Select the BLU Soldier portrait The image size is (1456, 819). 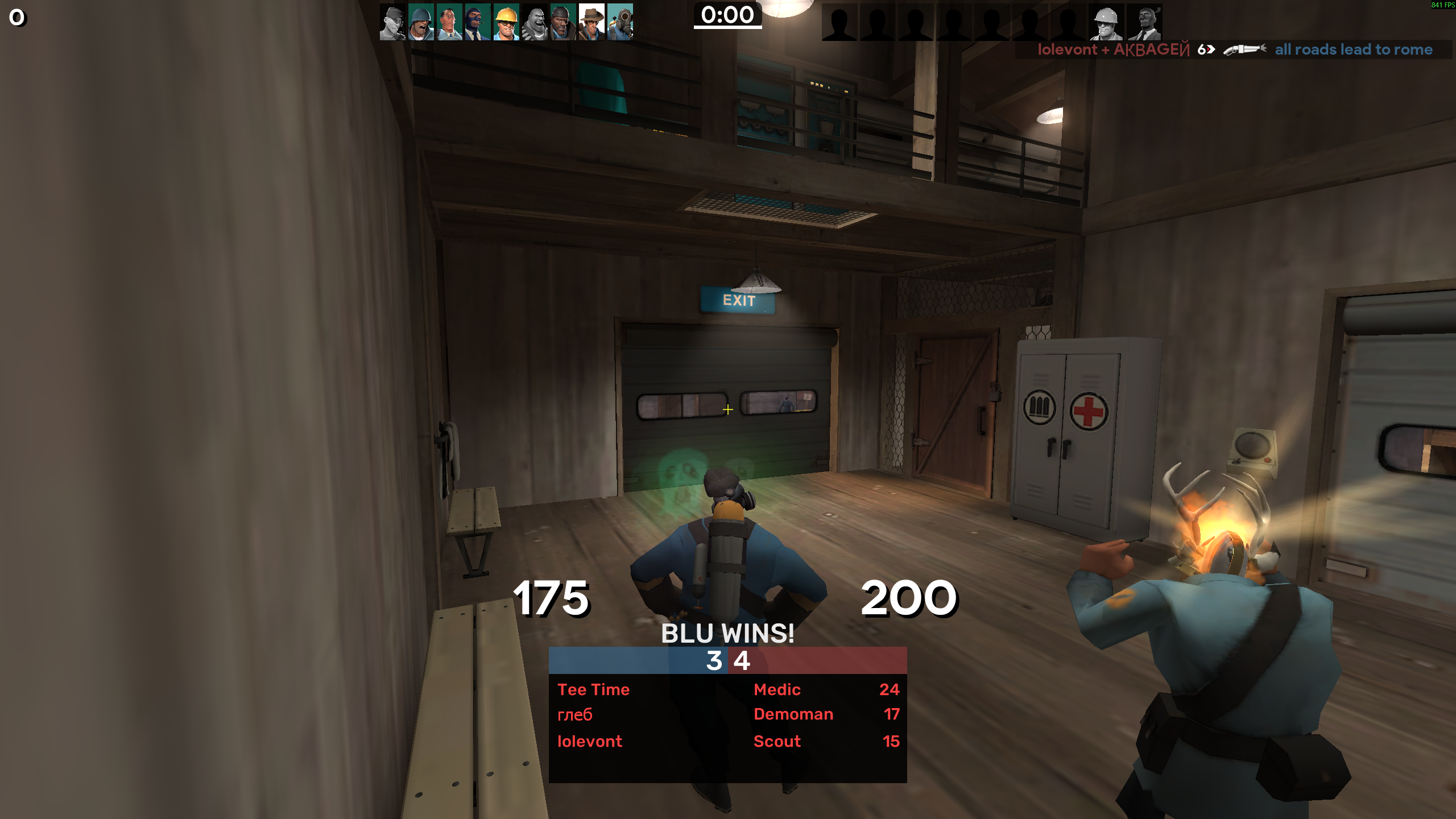click(421, 23)
